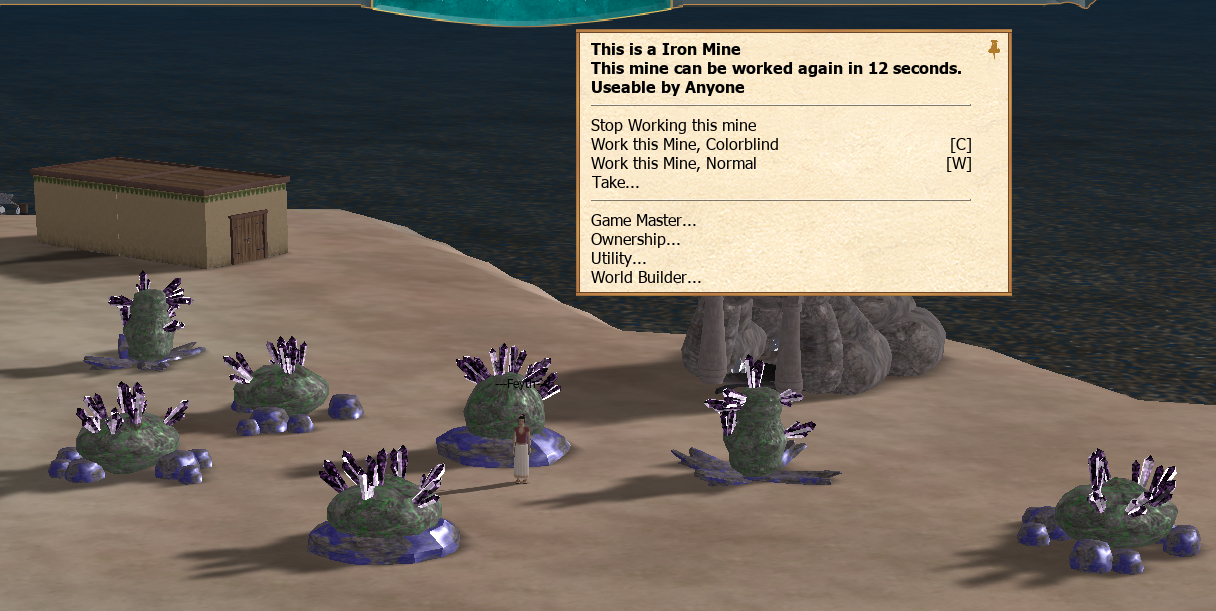Open the Ownership... submenu
Screen dimensions: 1216x611
tap(635, 240)
